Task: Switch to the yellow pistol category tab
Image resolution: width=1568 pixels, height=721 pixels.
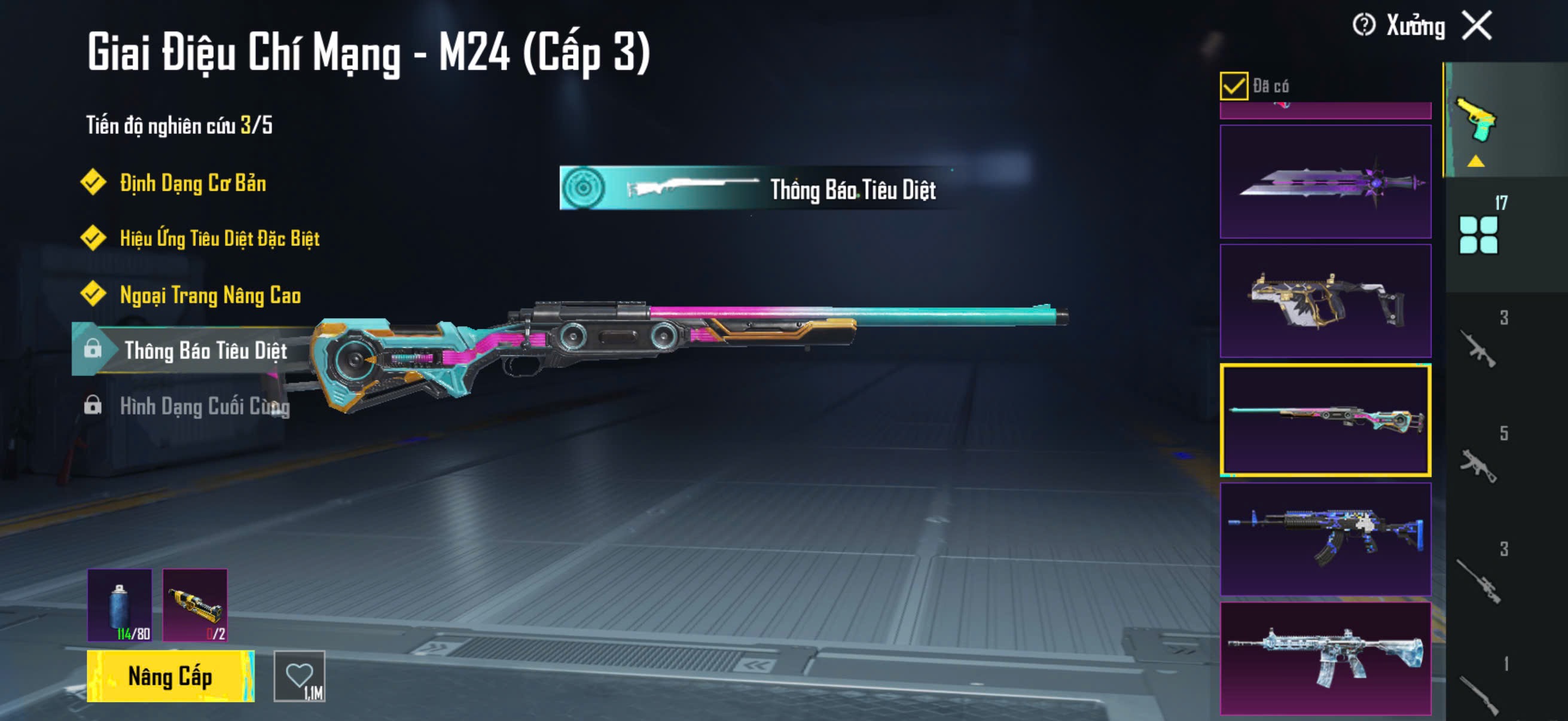Action: coord(1476,121)
